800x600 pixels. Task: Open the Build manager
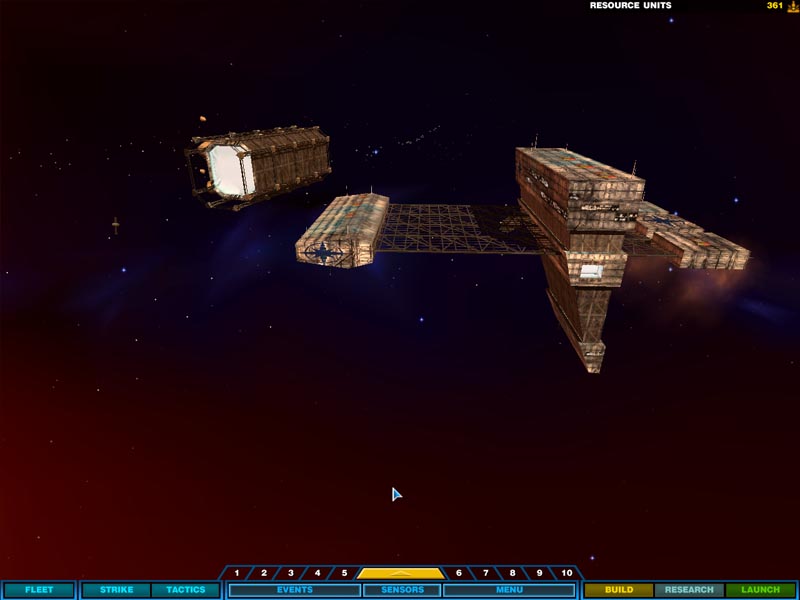click(618, 590)
